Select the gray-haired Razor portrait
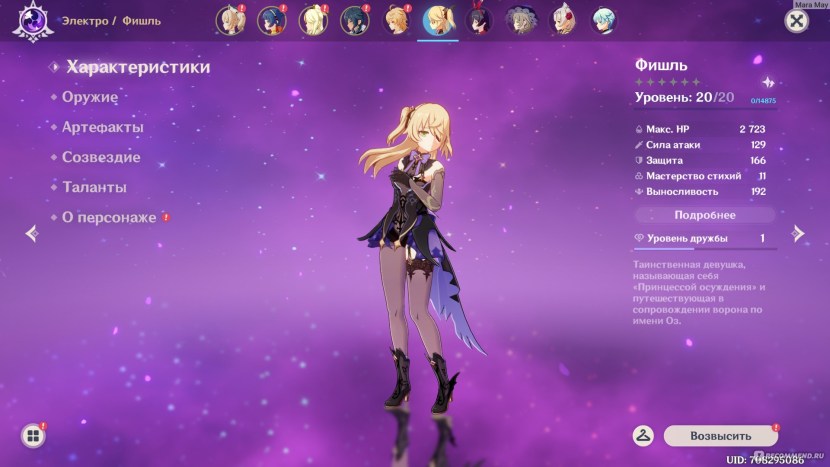830x467 pixels. (x=520, y=20)
